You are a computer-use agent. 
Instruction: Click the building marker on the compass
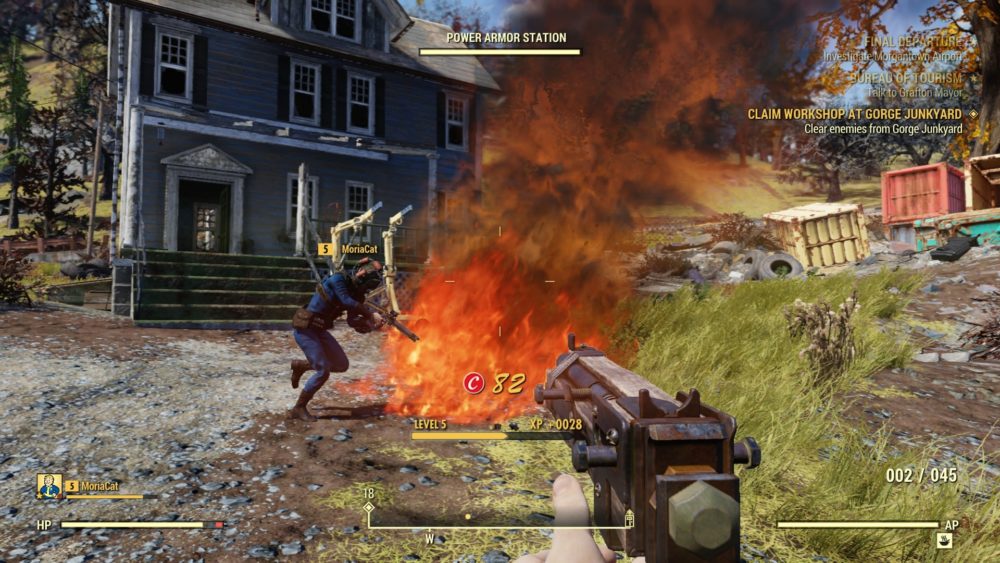(x=629, y=517)
